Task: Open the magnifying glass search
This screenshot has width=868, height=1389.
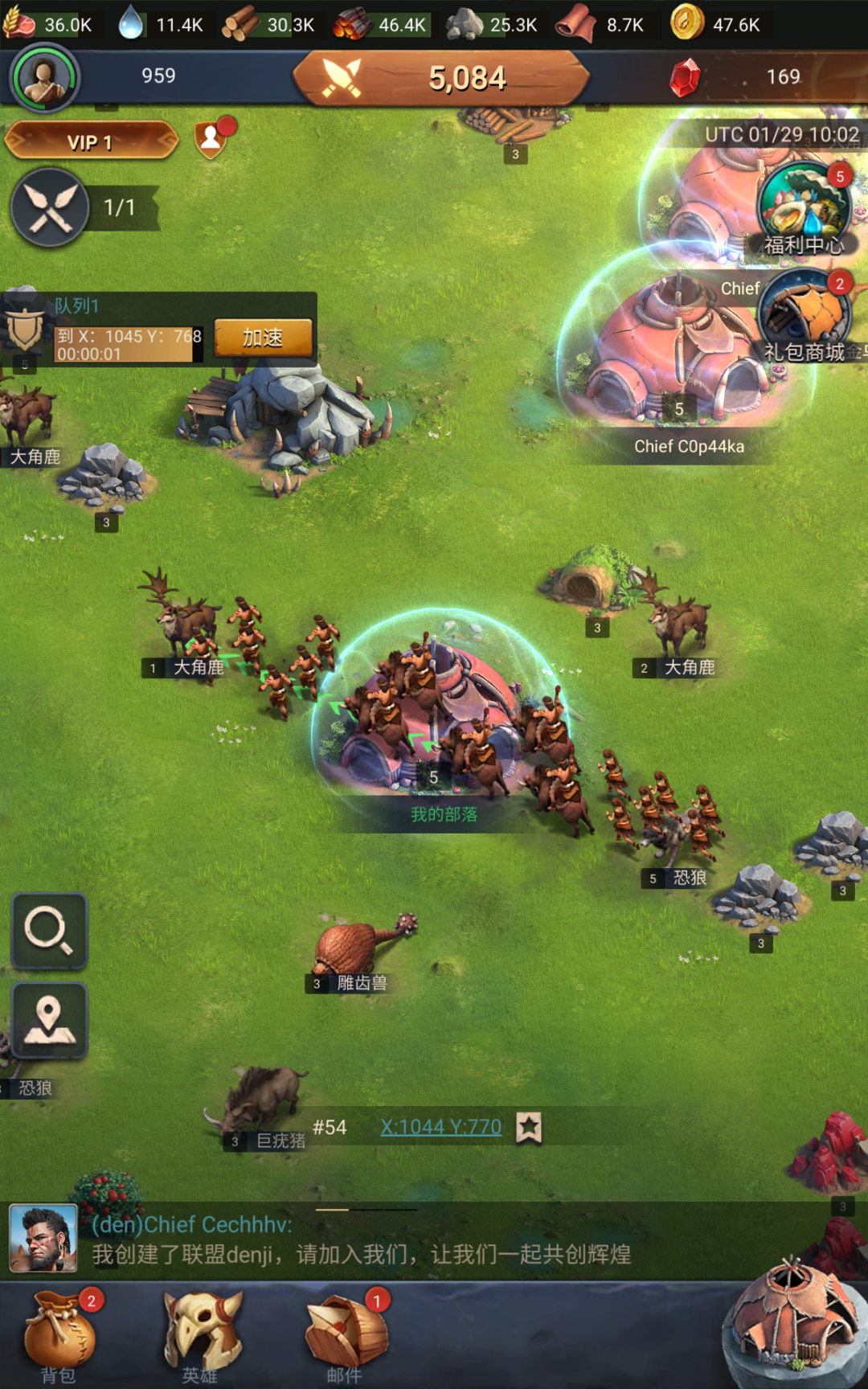Action: (x=49, y=930)
